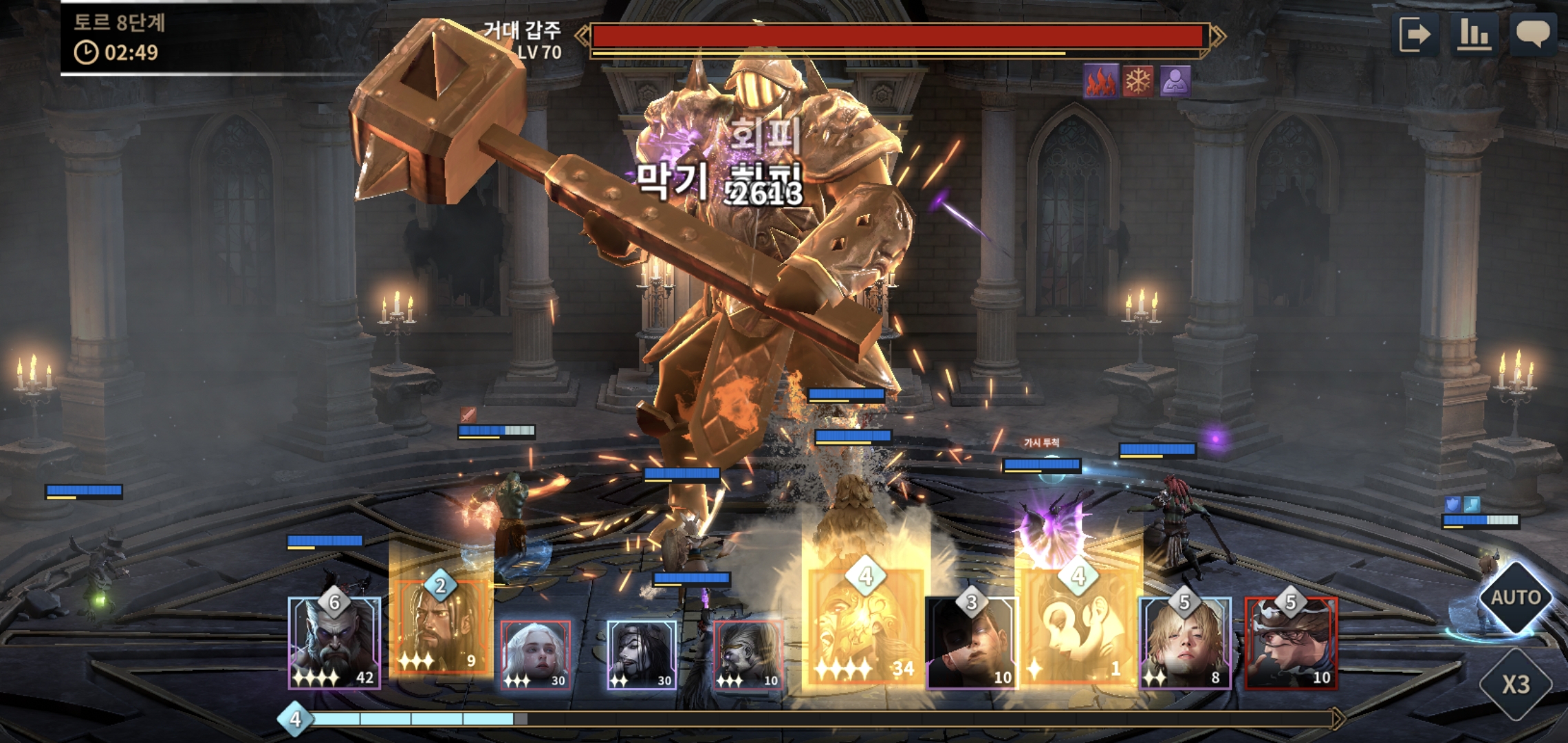The height and width of the screenshot is (743, 1568).
Task: Inspect the boss's flame status icon
Action: (1100, 81)
